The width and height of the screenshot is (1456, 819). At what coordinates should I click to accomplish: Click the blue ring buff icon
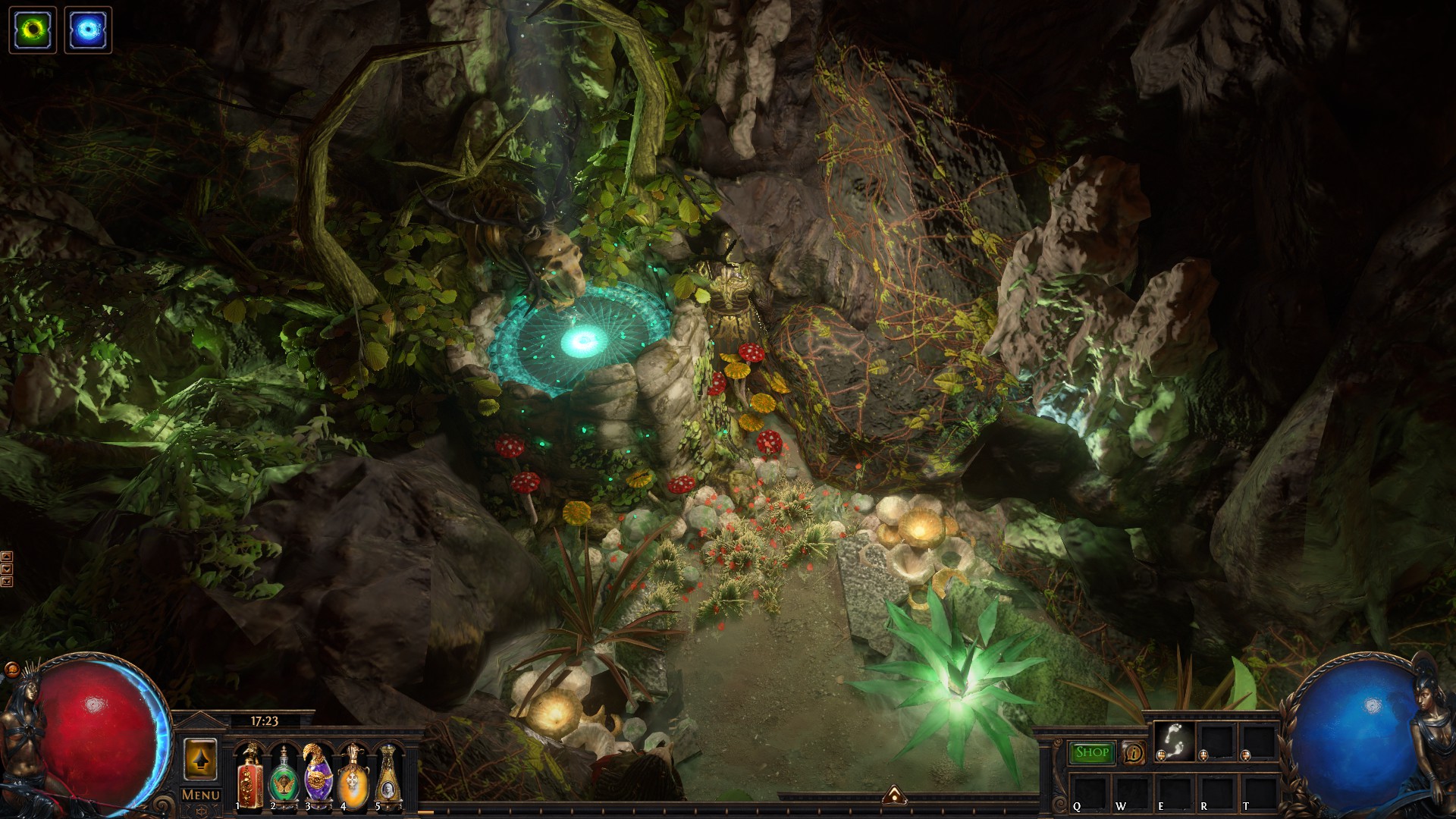(88, 30)
